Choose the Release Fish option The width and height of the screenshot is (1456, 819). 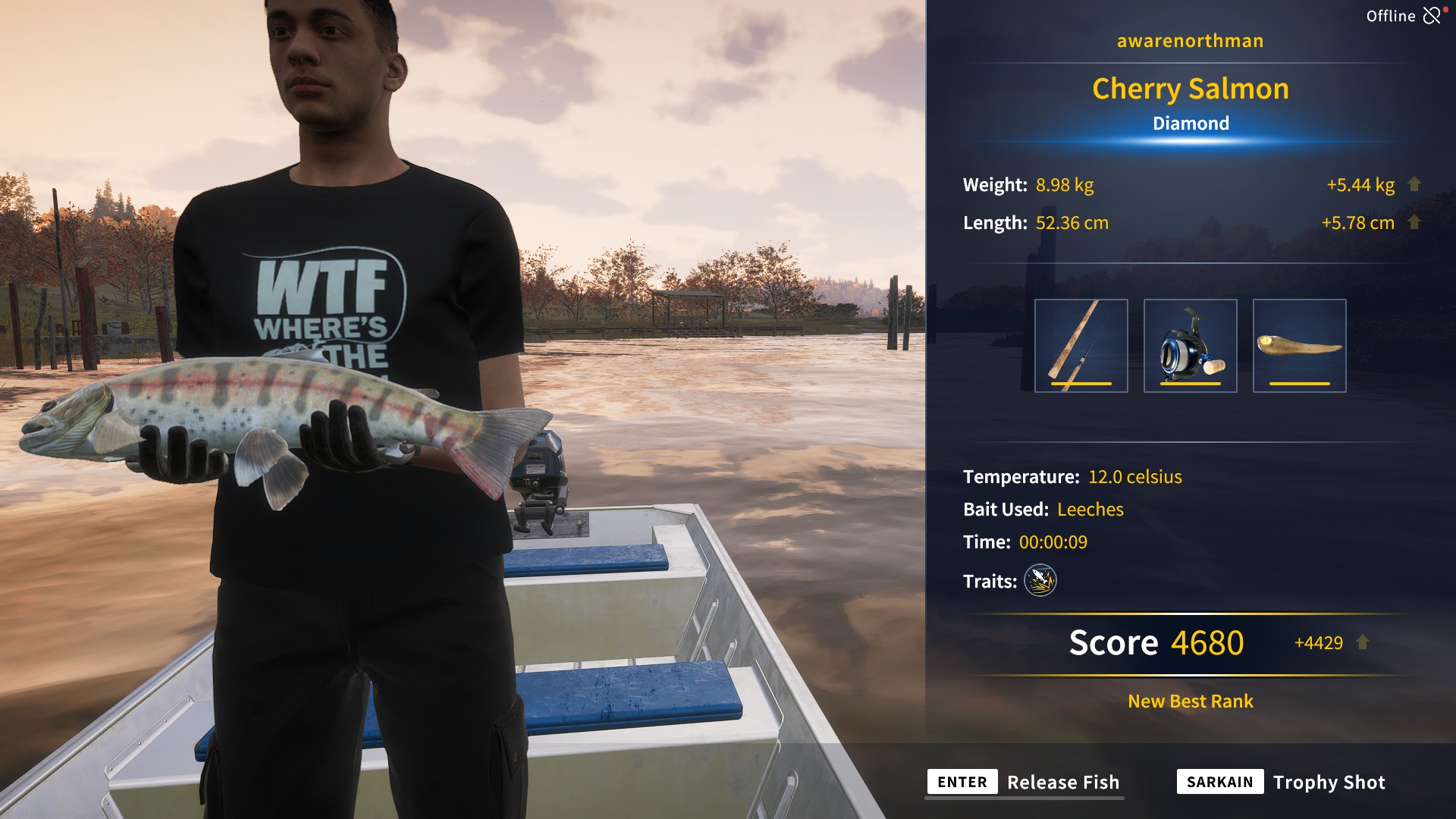(1025, 782)
